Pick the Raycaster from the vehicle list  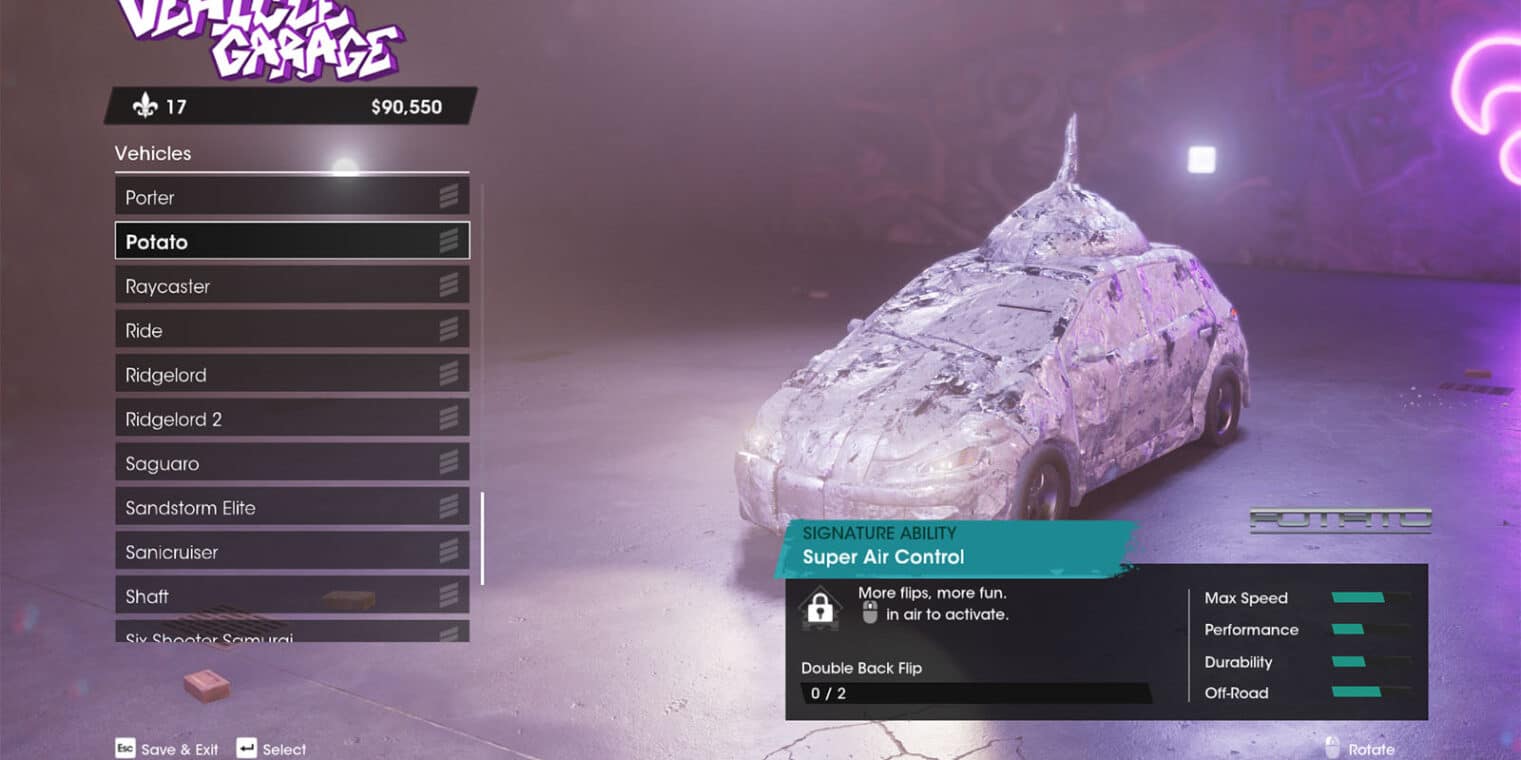click(x=291, y=286)
